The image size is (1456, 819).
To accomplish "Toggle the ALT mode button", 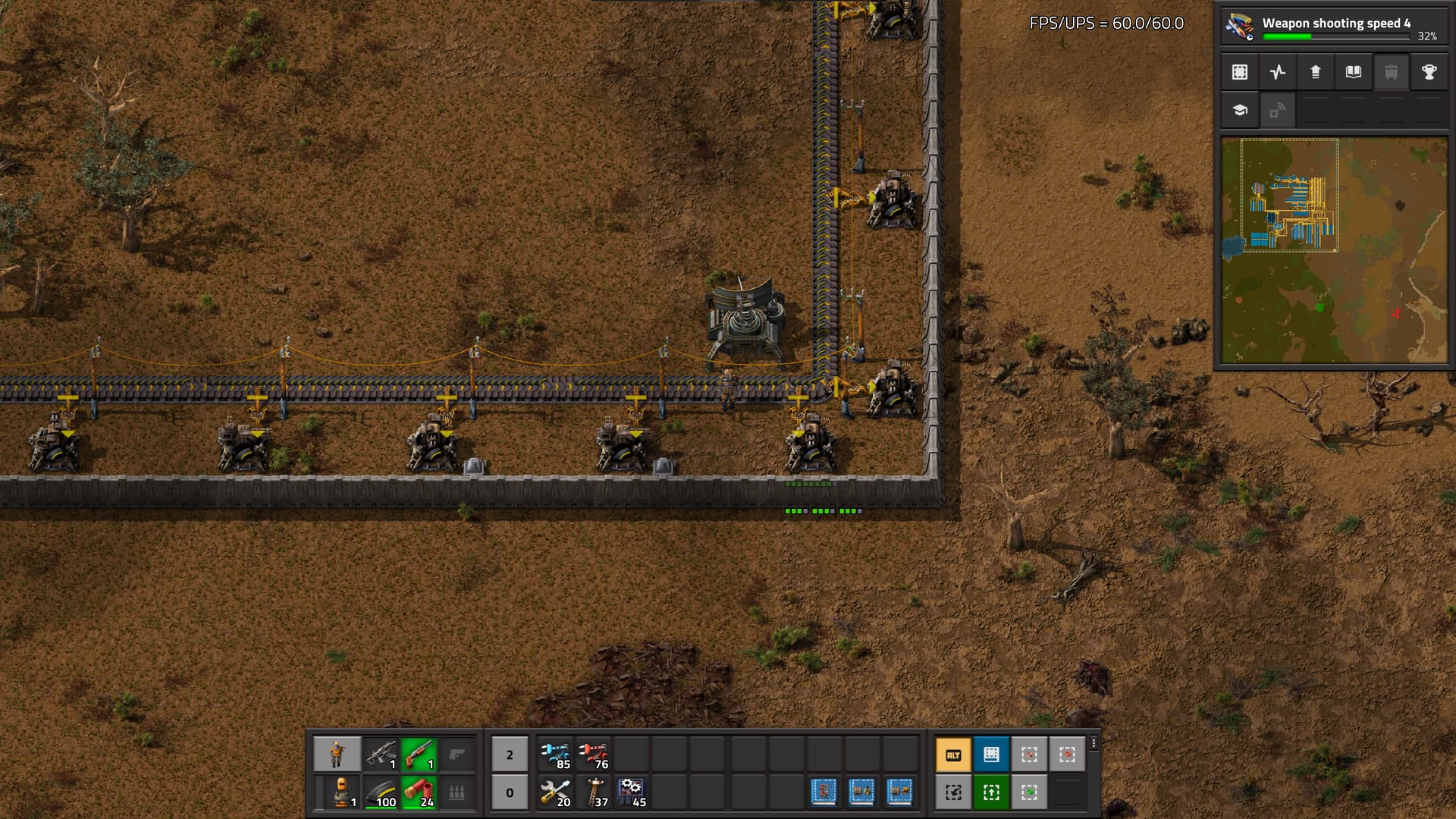I will (954, 755).
